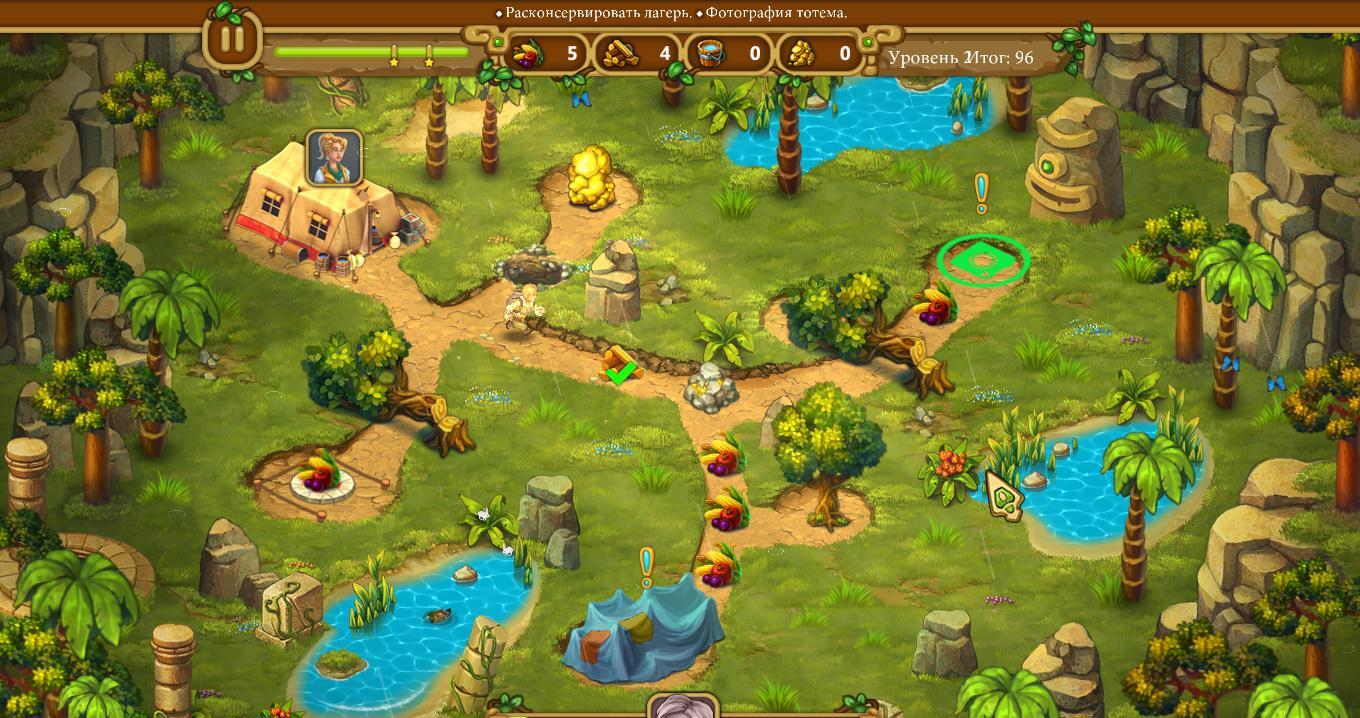Click the exclamation marker above the tarp-covered camp
This screenshot has height=718, width=1360.
[646, 565]
